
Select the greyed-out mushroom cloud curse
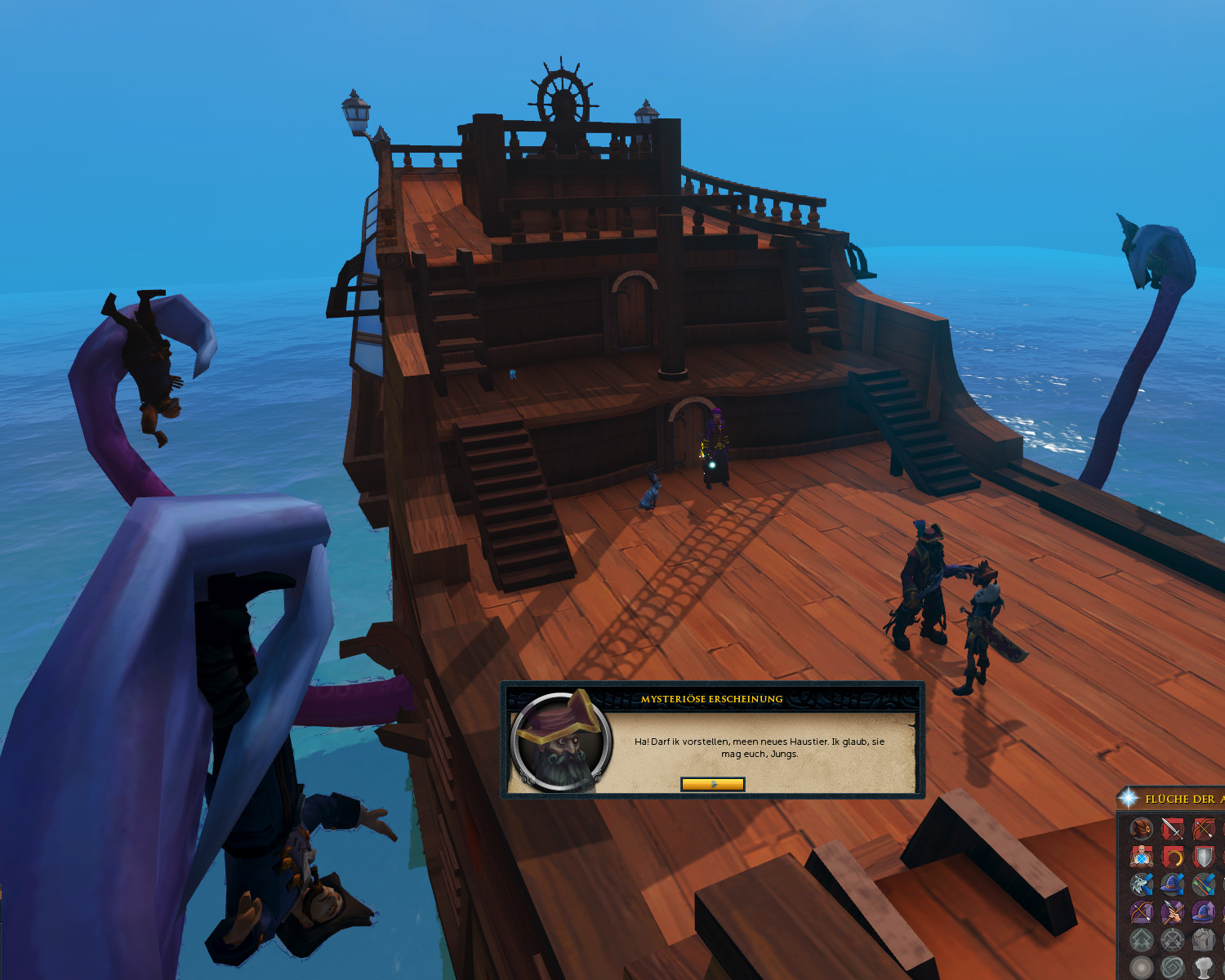[x=1204, y=967]
